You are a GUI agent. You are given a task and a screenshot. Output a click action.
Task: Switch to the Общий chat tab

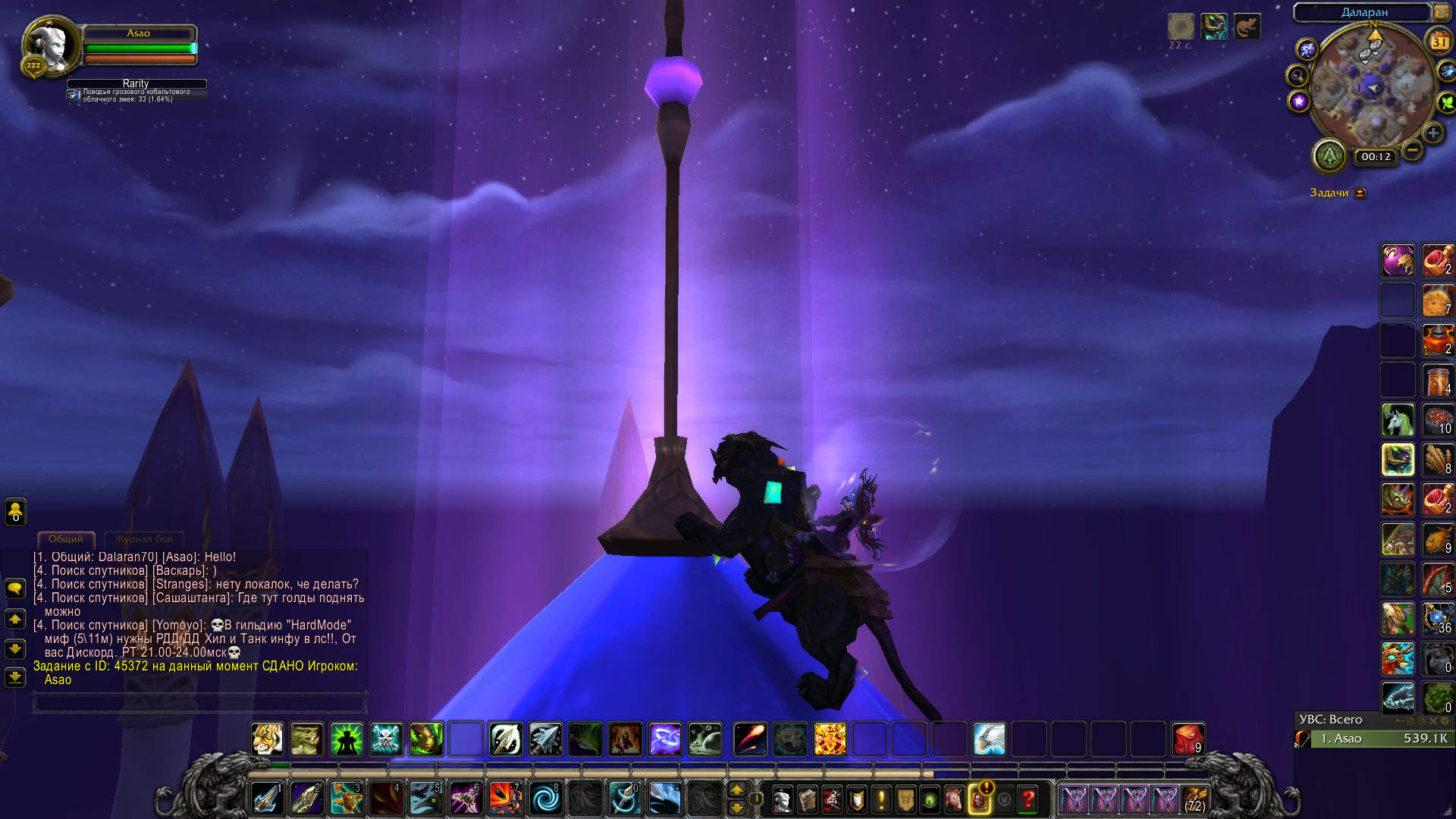[x=66, y=539]
